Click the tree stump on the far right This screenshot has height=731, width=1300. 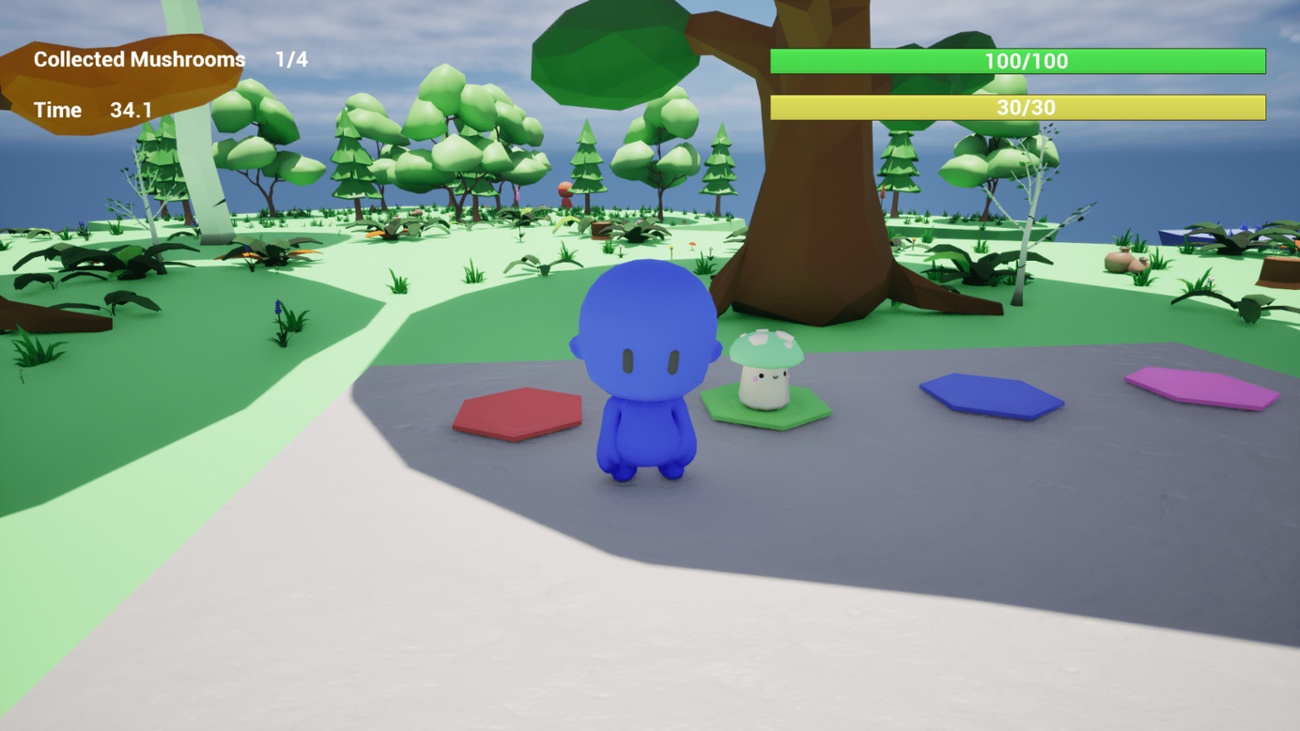click(1278, 268)
